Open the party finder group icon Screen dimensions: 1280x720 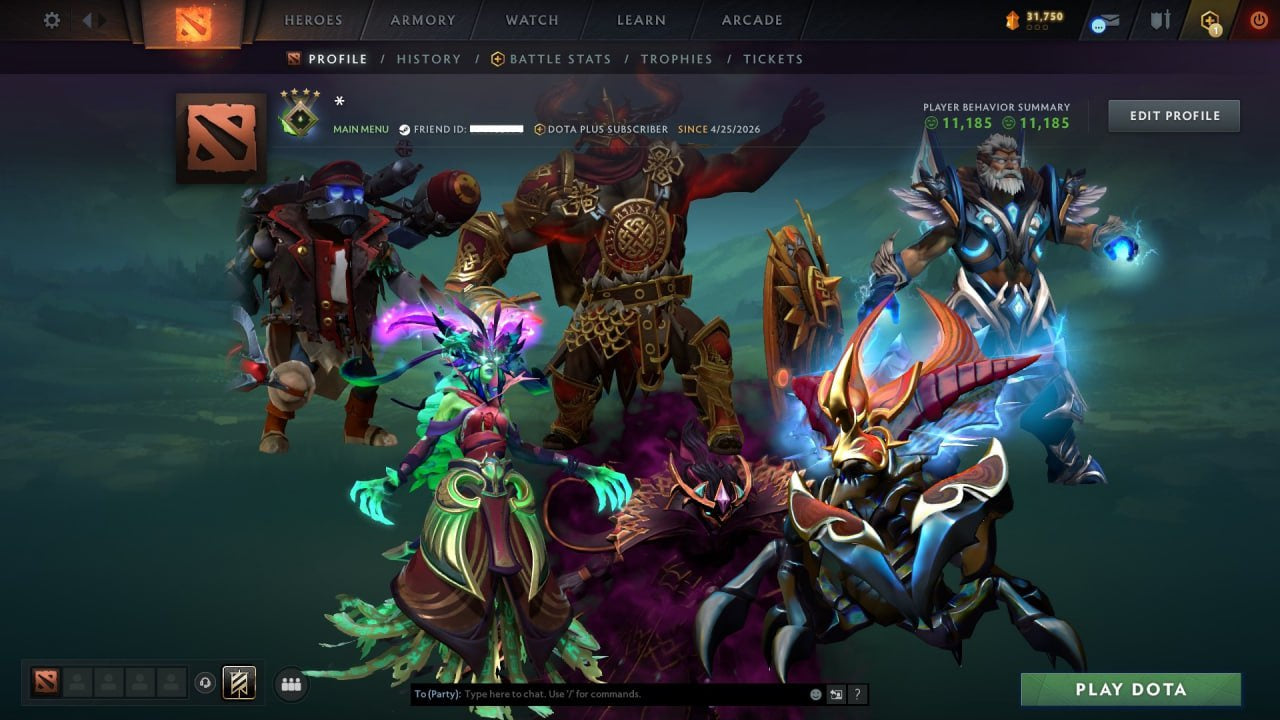(290, 683)
